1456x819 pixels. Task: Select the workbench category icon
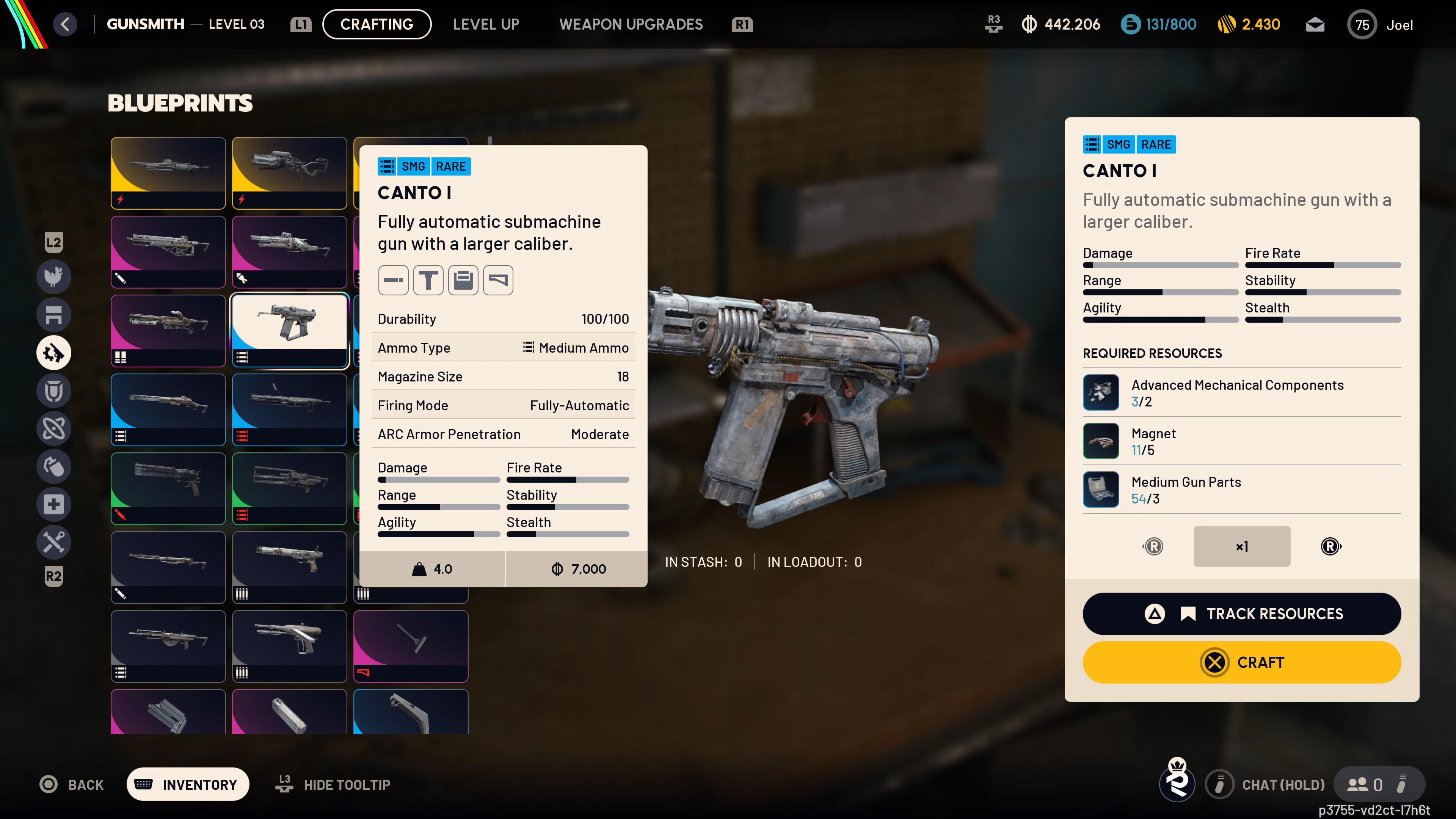[54, 315]
